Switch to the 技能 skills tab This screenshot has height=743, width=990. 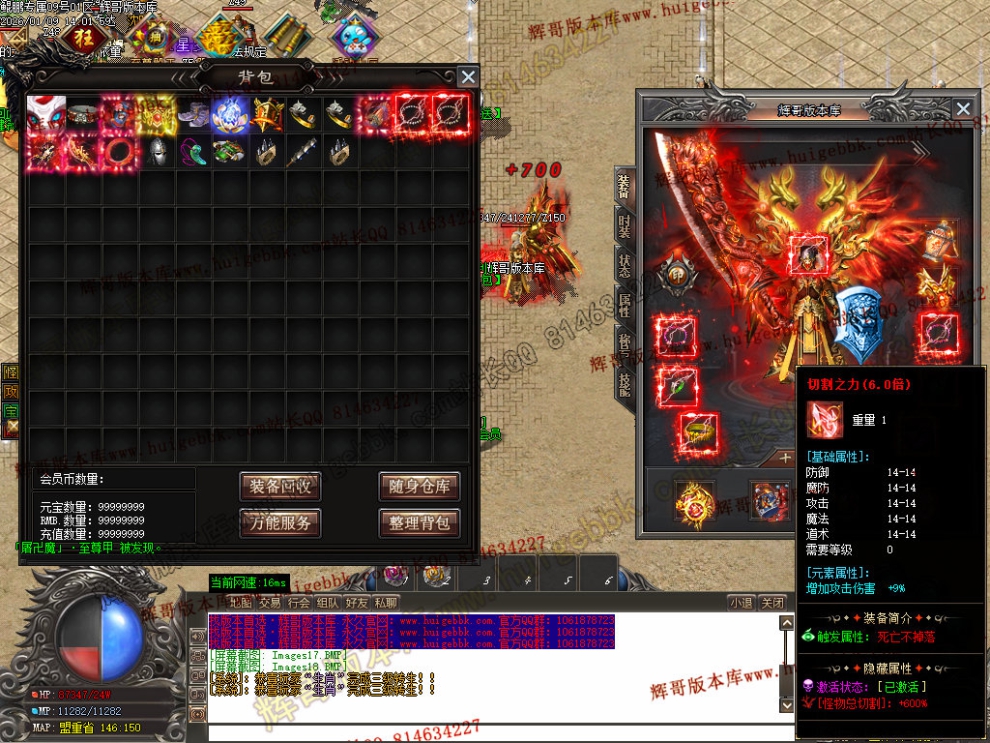(624, 381)
